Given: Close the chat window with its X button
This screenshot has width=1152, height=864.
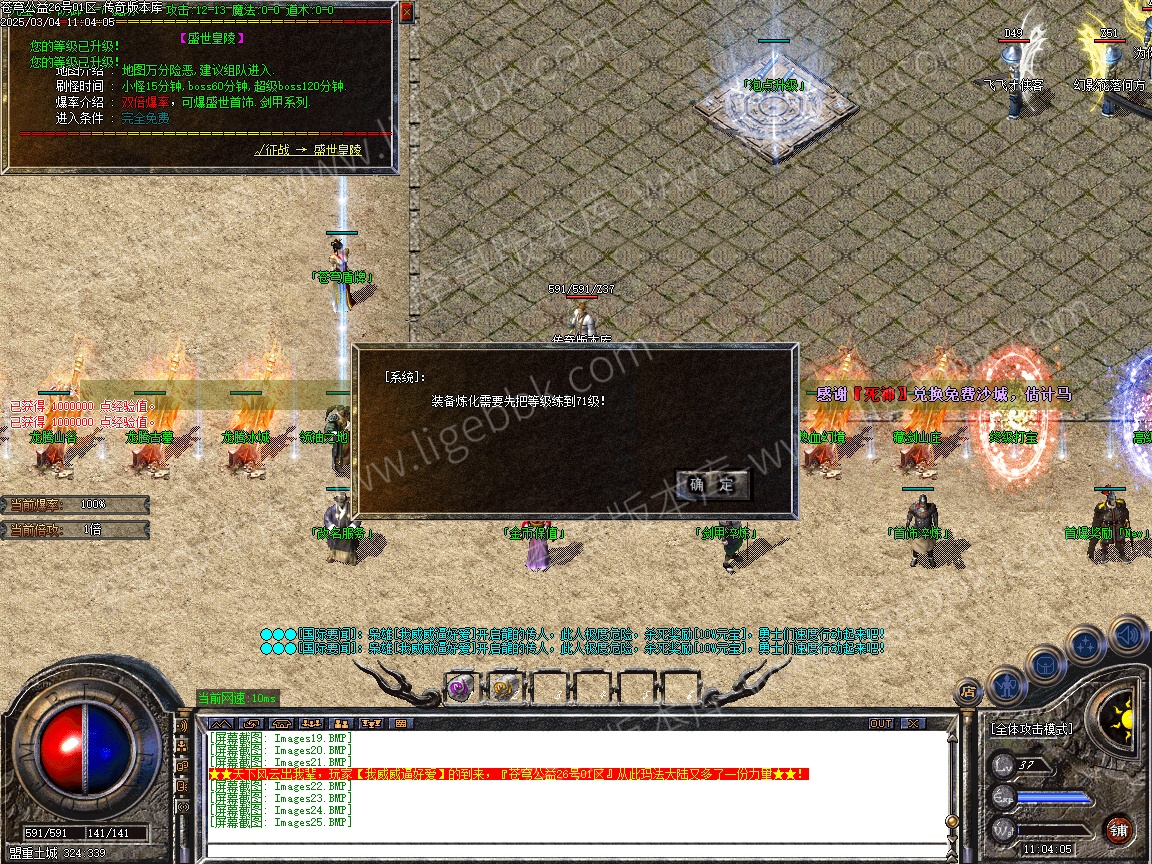Looking at the screenshot, I should 913,723.
